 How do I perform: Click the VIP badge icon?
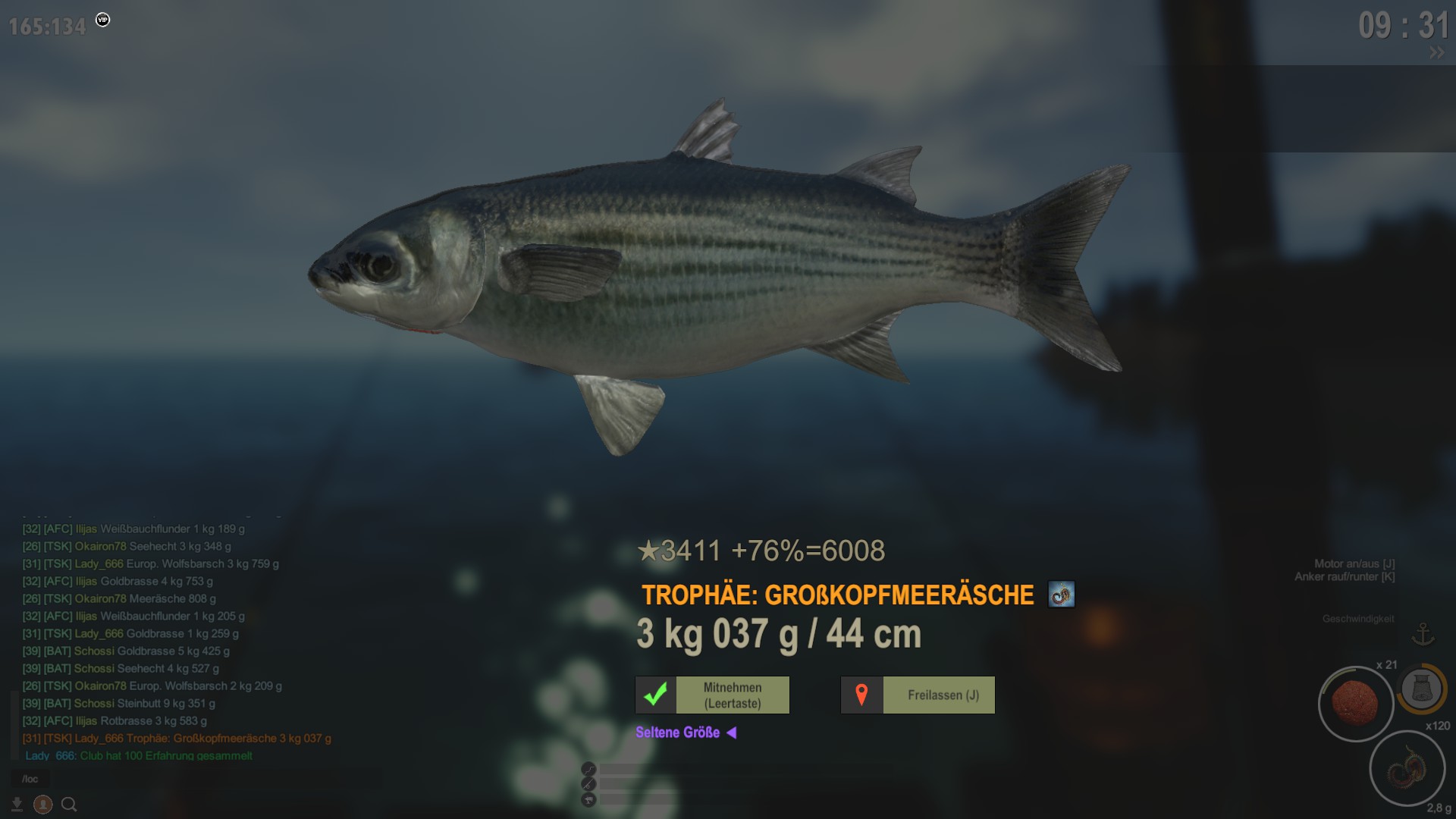click(x=103, y=20)
